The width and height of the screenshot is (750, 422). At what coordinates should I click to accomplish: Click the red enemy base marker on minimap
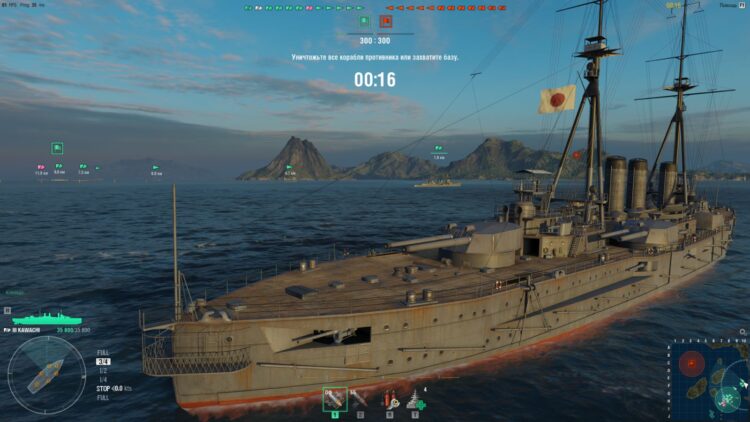point(692,362)
